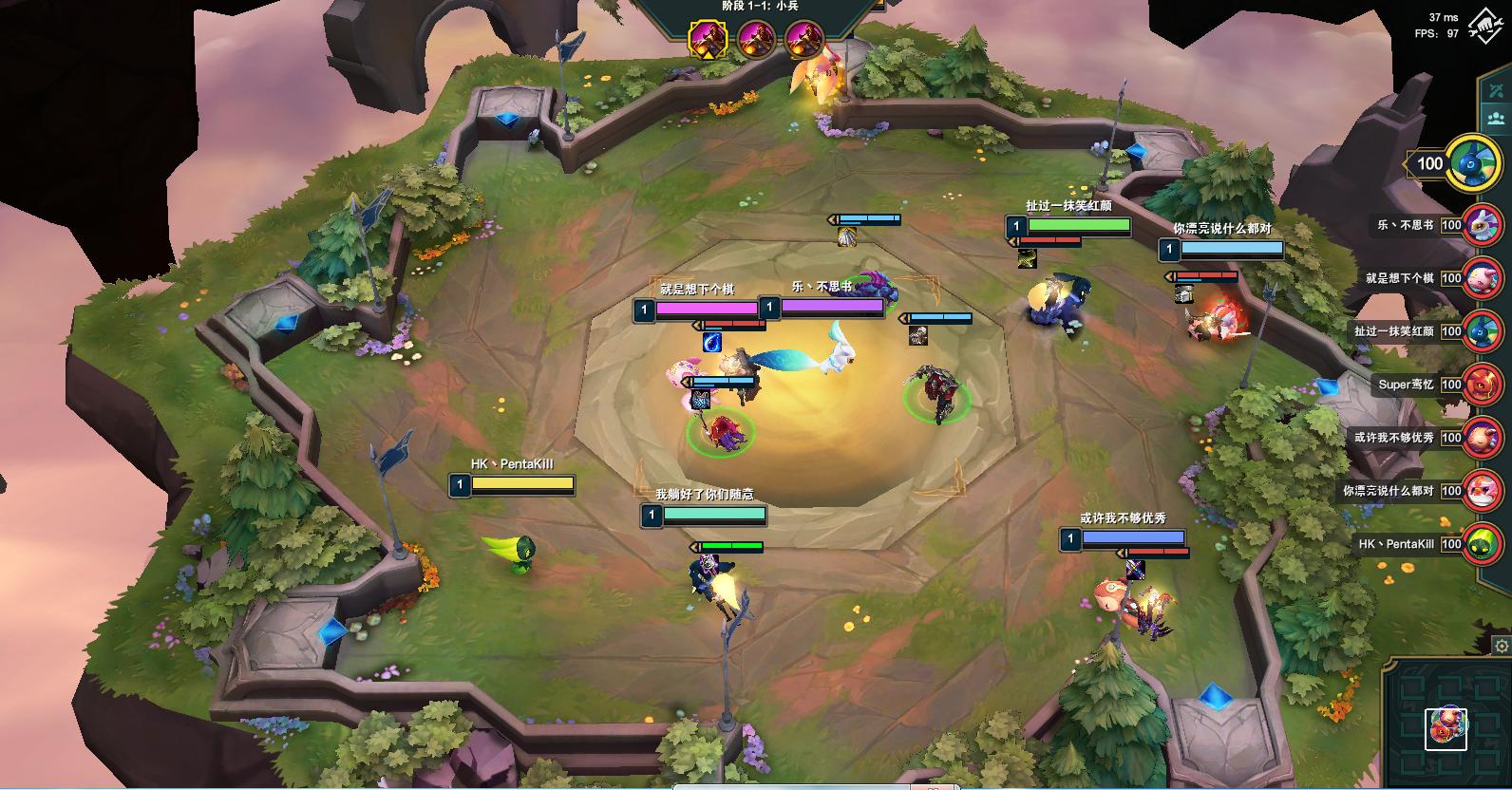The width and height of the screenshot is (1512, 790).
Task: Click the last minion round icon
Action: 803,39
